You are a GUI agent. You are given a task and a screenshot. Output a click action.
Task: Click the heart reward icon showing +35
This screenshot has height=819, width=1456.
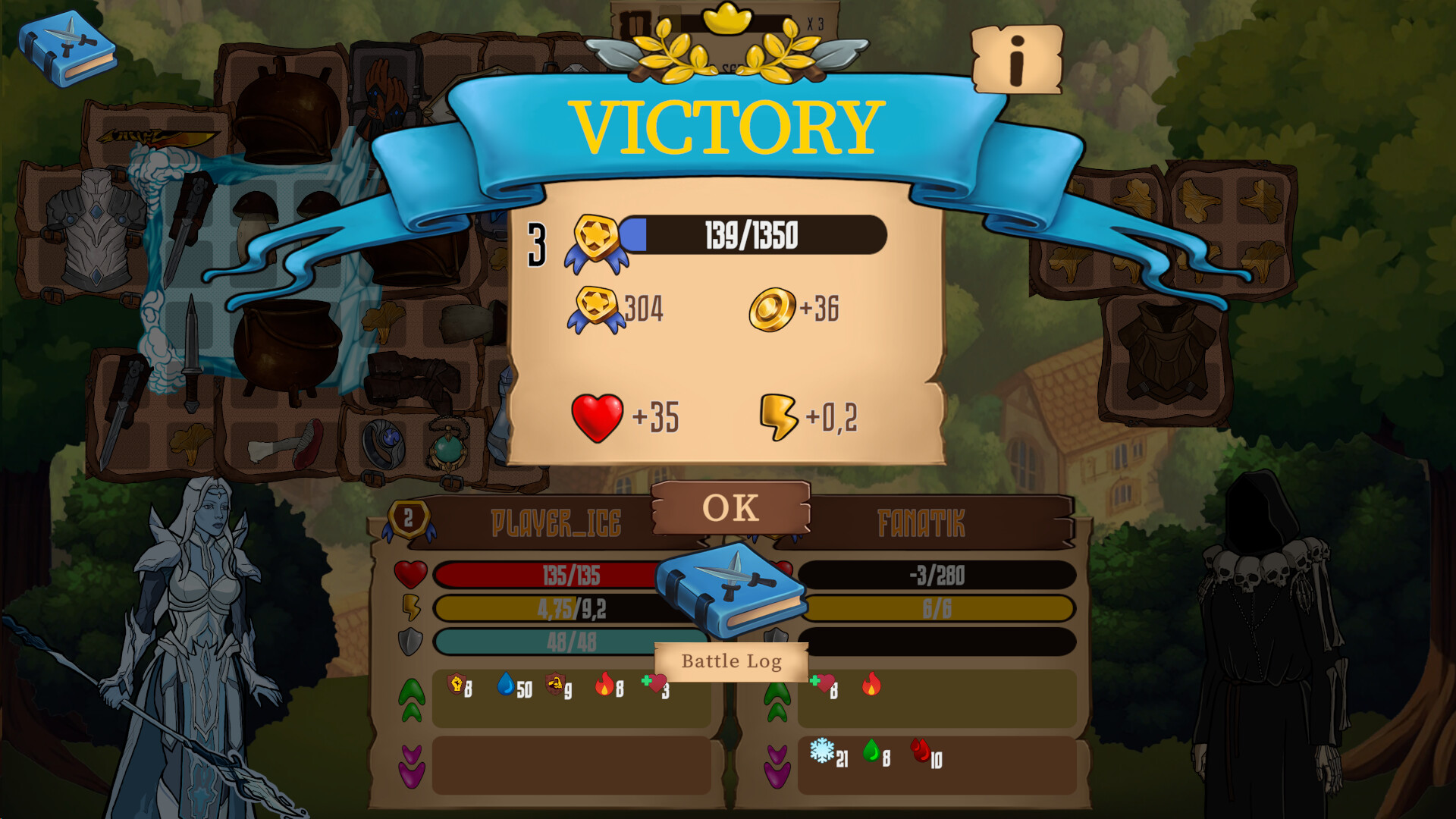(x=595, y=416)
